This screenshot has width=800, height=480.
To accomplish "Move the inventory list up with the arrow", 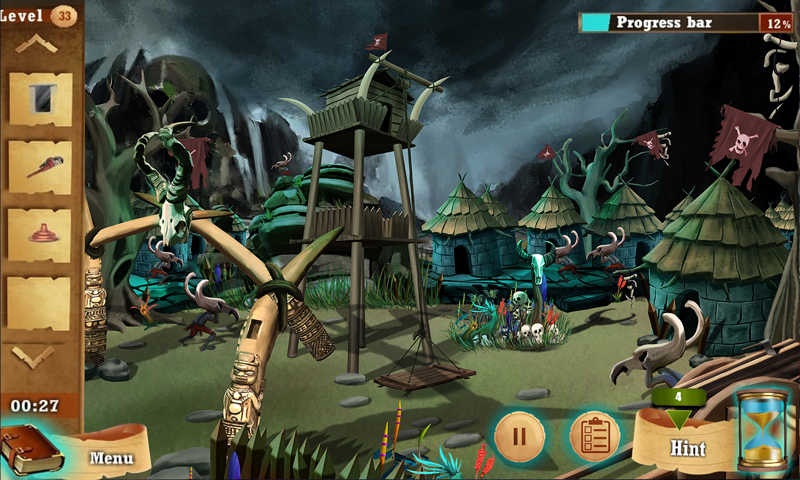I will click(x=35, y=44).
